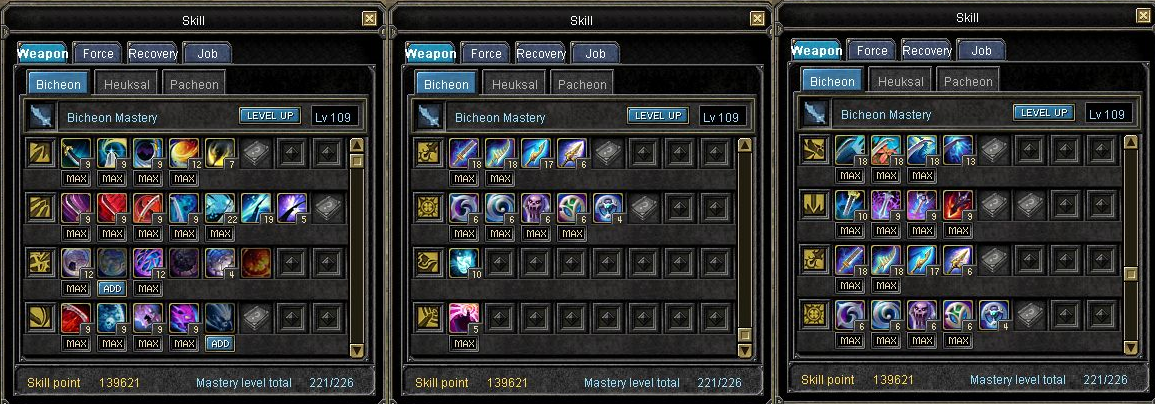Select the glowing cyan flame skill icon
The image size is (1155, 404).
pyautogui.click(x=463, y=262)
